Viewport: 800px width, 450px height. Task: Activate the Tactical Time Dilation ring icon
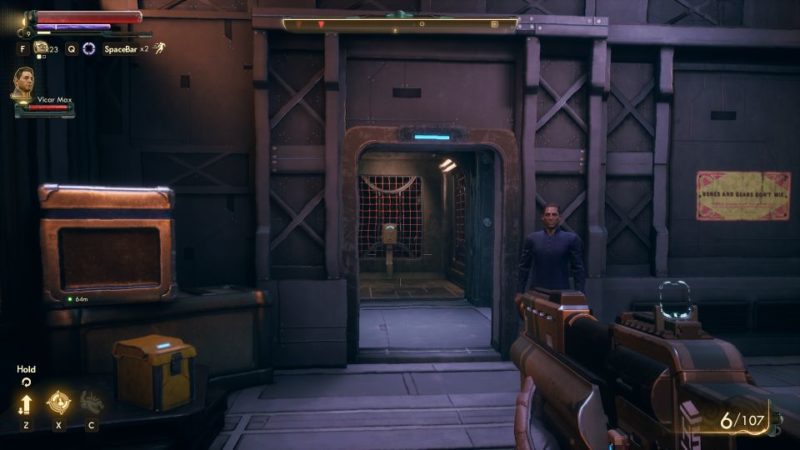(x=89, y=48)
